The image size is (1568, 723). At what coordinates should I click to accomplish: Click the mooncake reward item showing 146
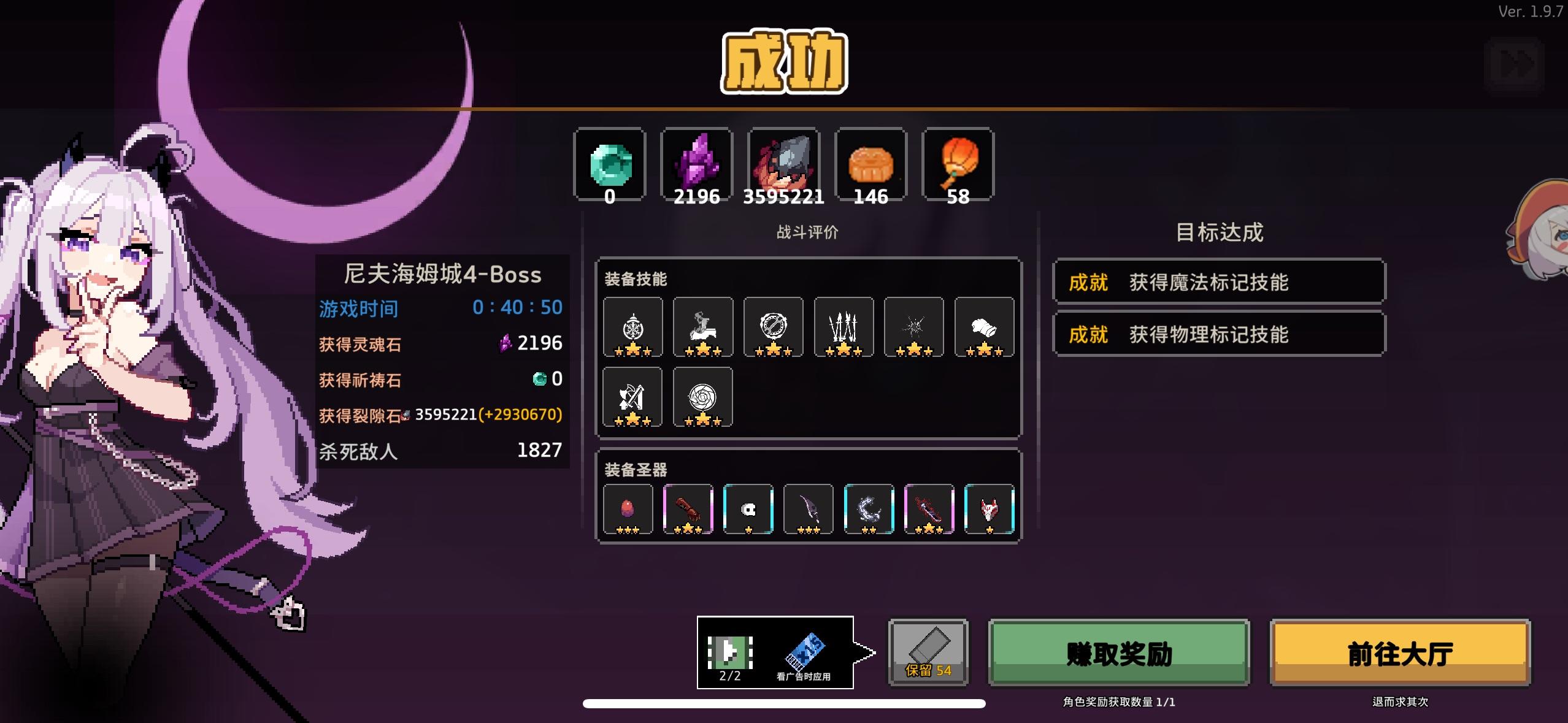click(870, 164)
